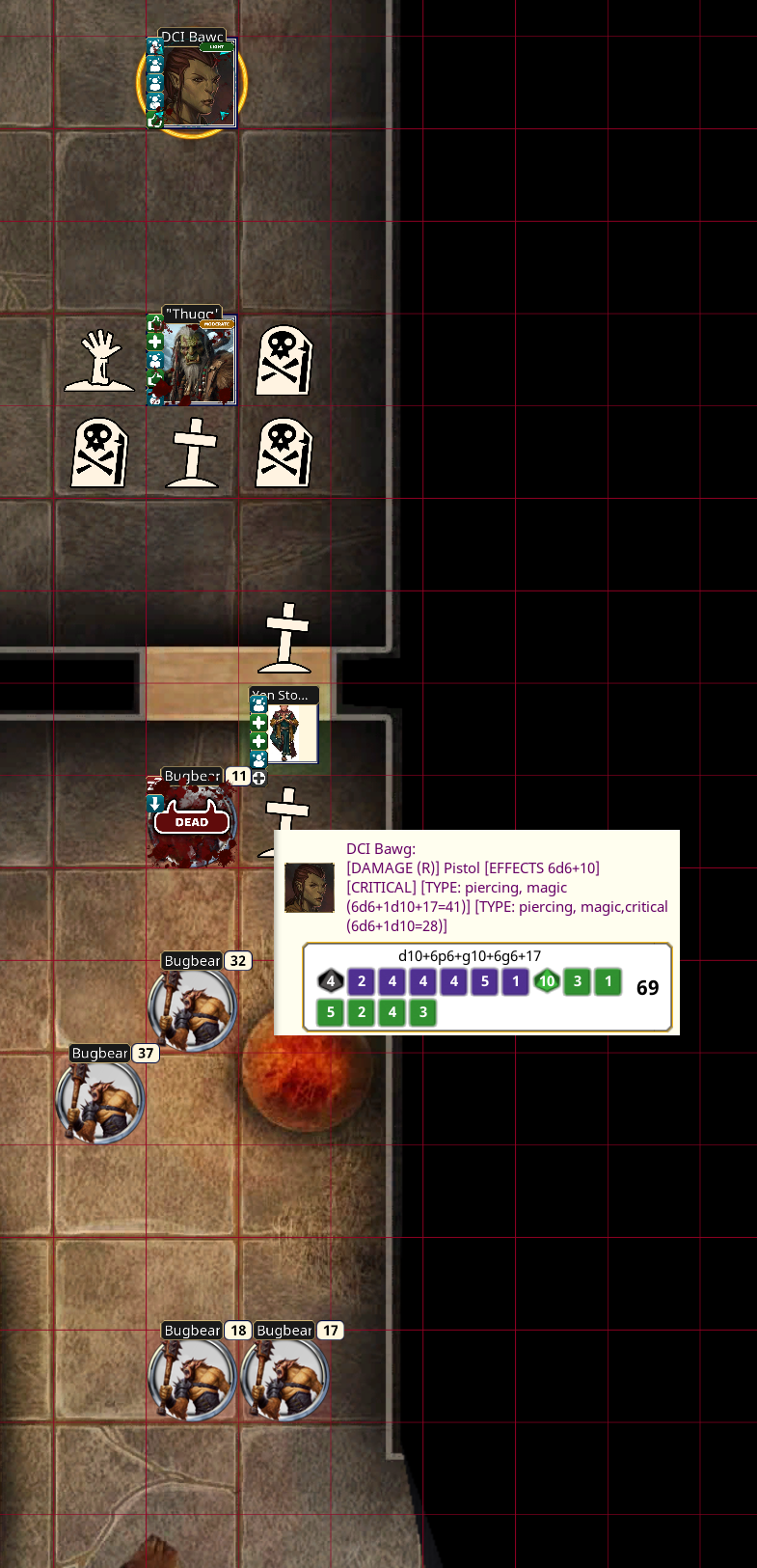757x1568 pixels.
Task: Select the DCI Bawg token on the map
Action: [193, 85]
